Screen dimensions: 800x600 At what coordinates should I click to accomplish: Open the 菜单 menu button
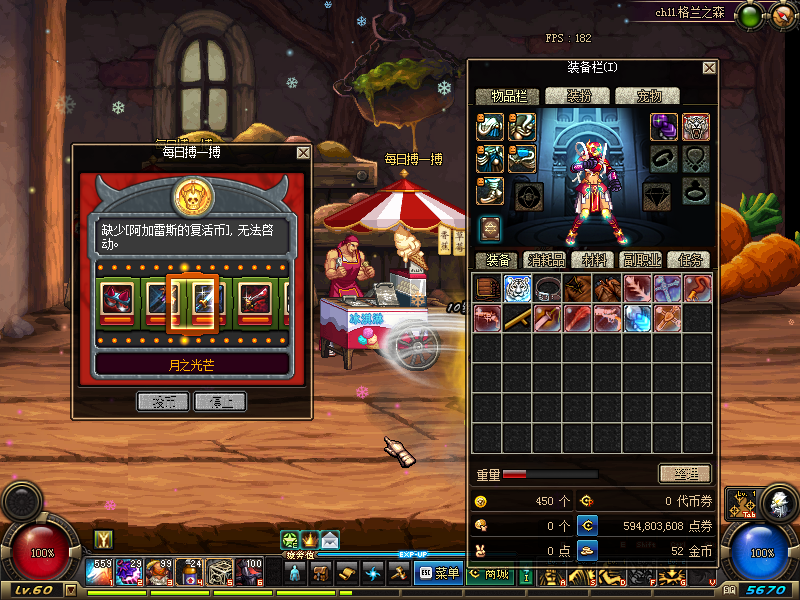(439, 573)
